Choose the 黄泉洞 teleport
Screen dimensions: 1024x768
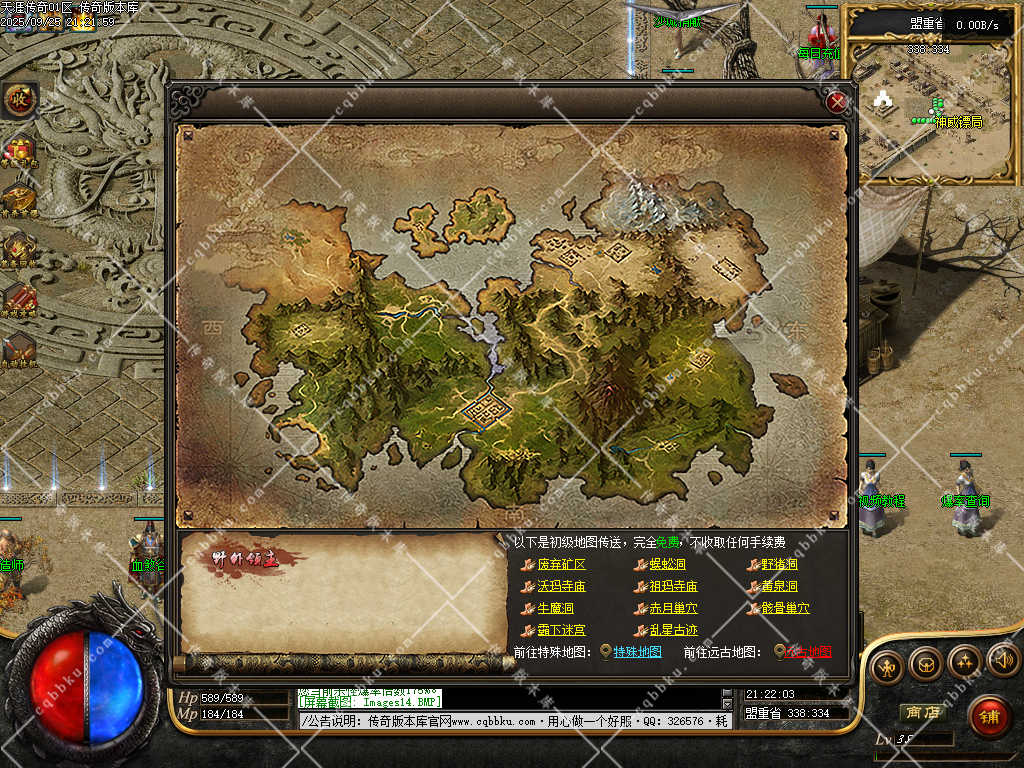(779, 587)
